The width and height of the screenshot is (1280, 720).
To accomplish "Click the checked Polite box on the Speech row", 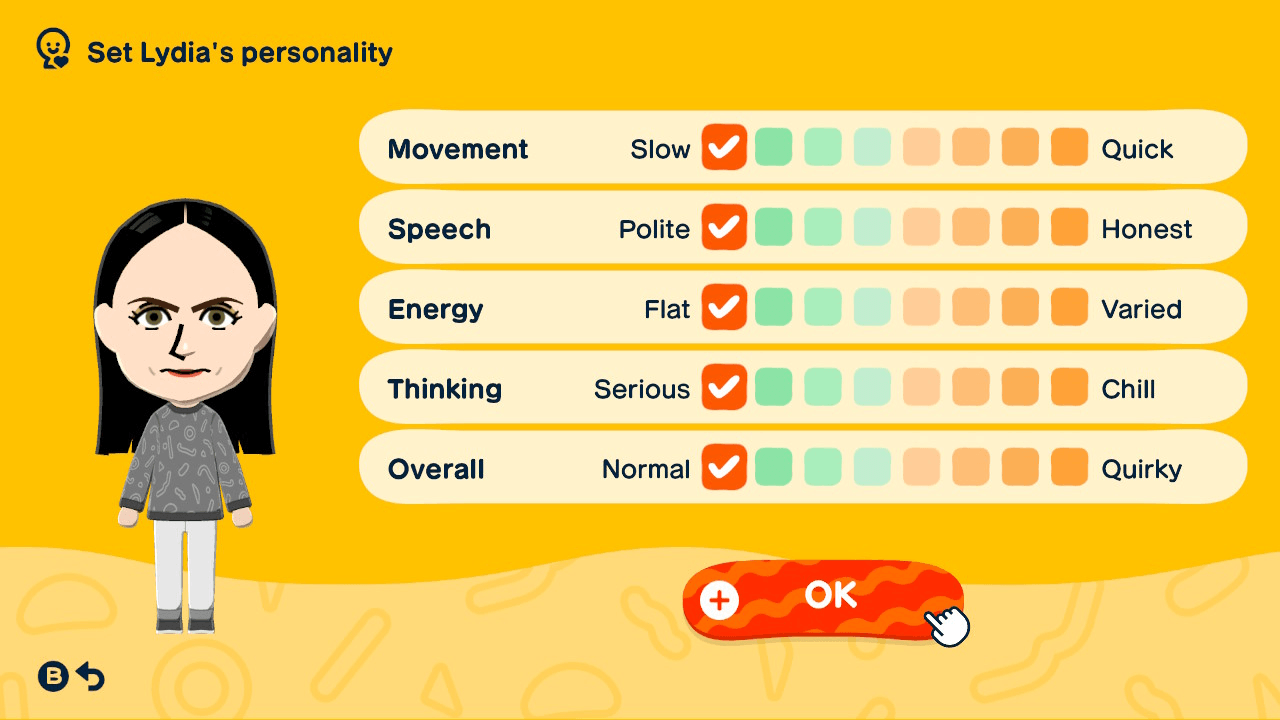I will [724, 227].
